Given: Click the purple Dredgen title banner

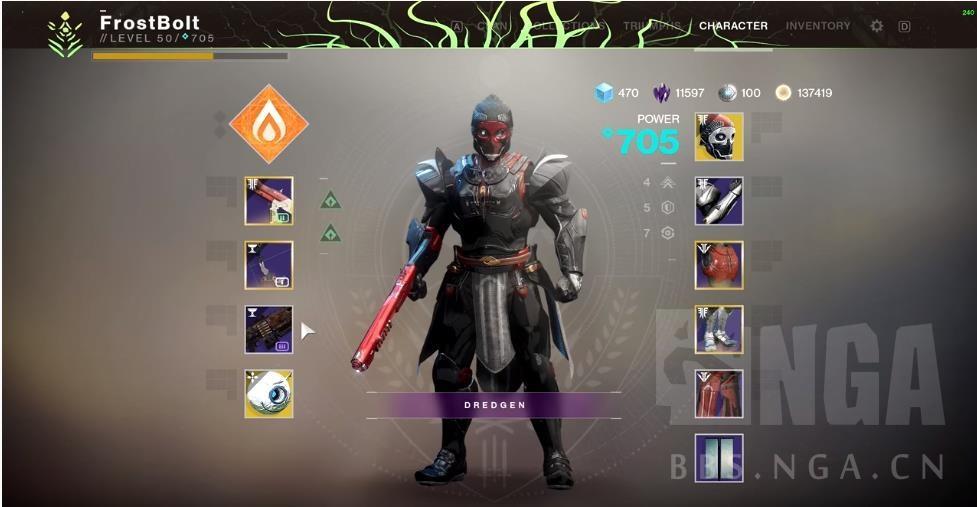Looking at the screenshot, I should (493, 405).
